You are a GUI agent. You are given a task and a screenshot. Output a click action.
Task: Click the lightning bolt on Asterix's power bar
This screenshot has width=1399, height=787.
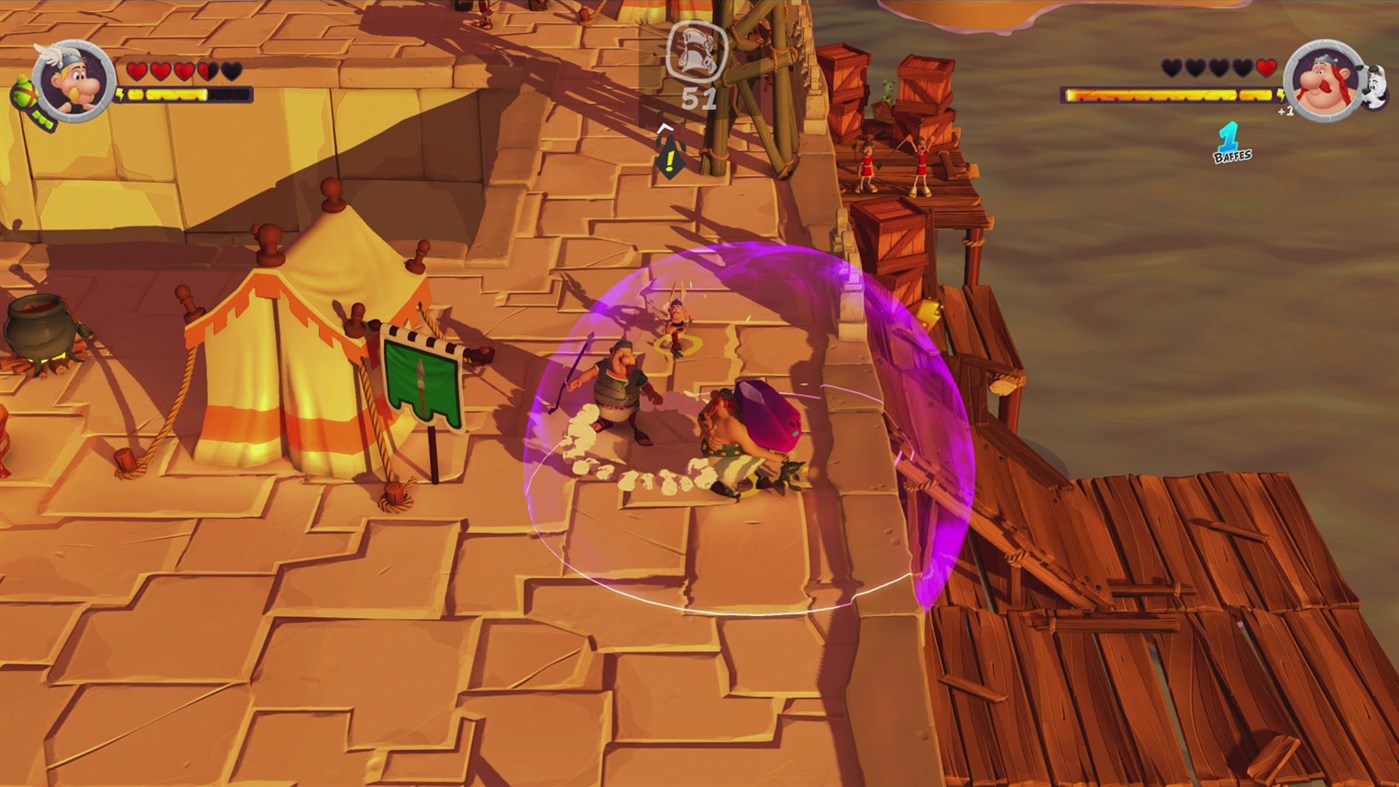(x=121, y=94)
